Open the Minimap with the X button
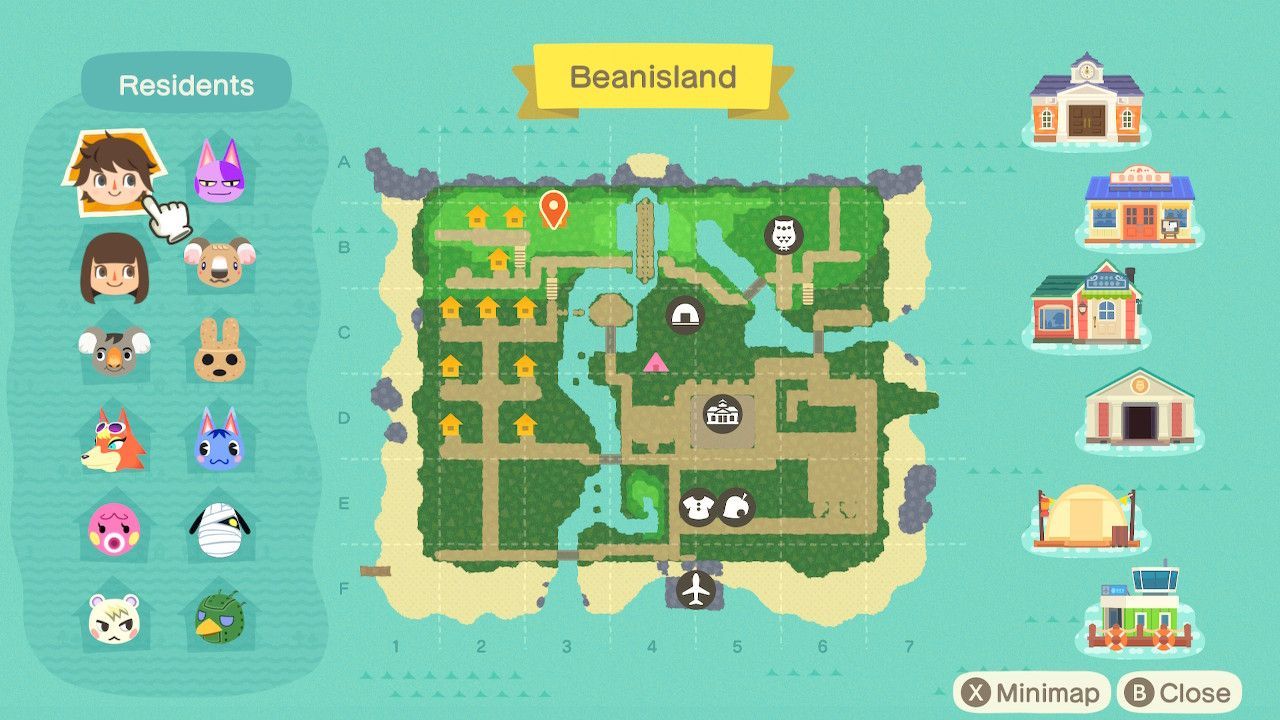This screenshot has width=1280, height=720. [x=1032, y=691]
